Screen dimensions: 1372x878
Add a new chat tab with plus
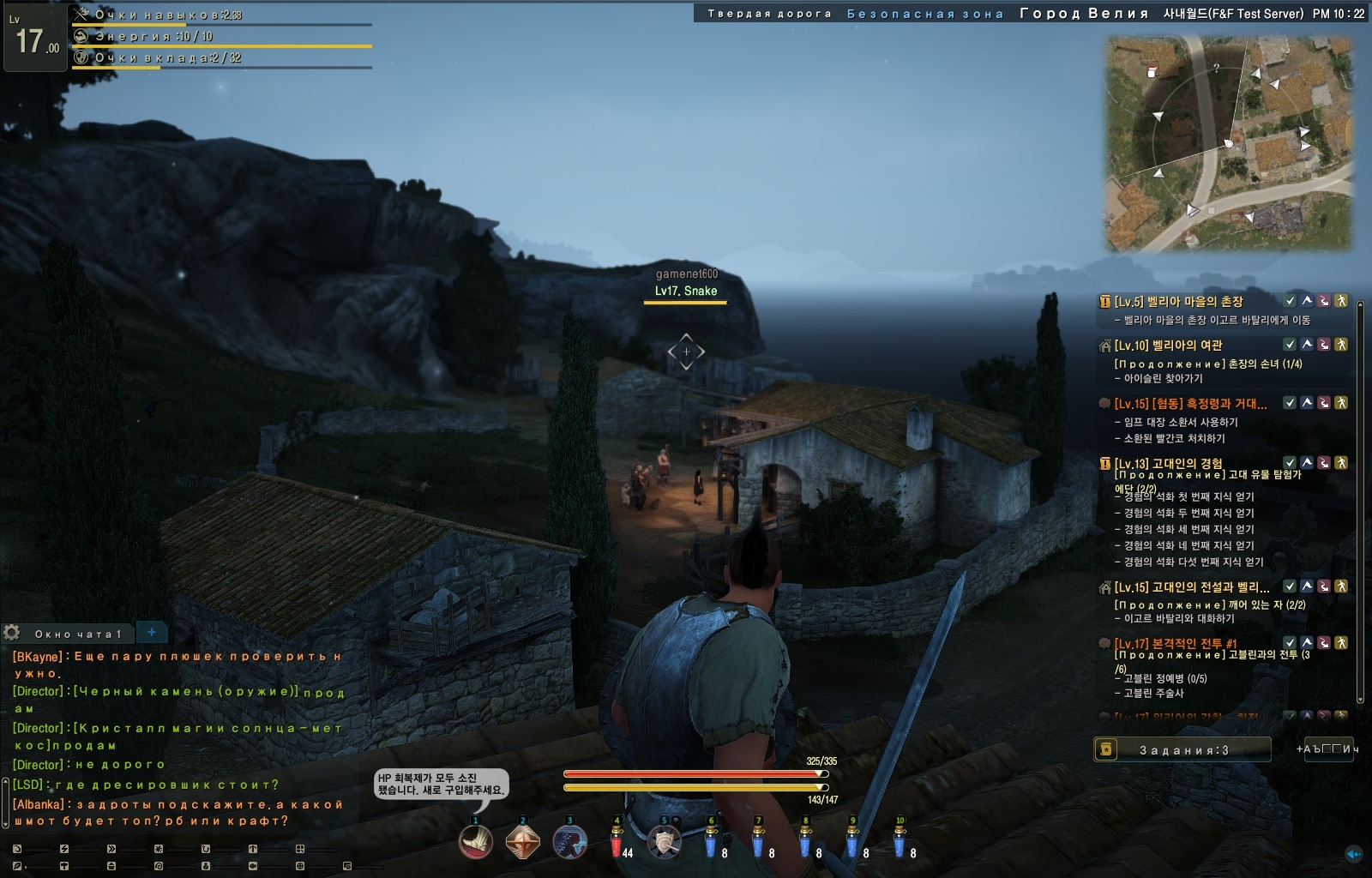coord(152,632)
